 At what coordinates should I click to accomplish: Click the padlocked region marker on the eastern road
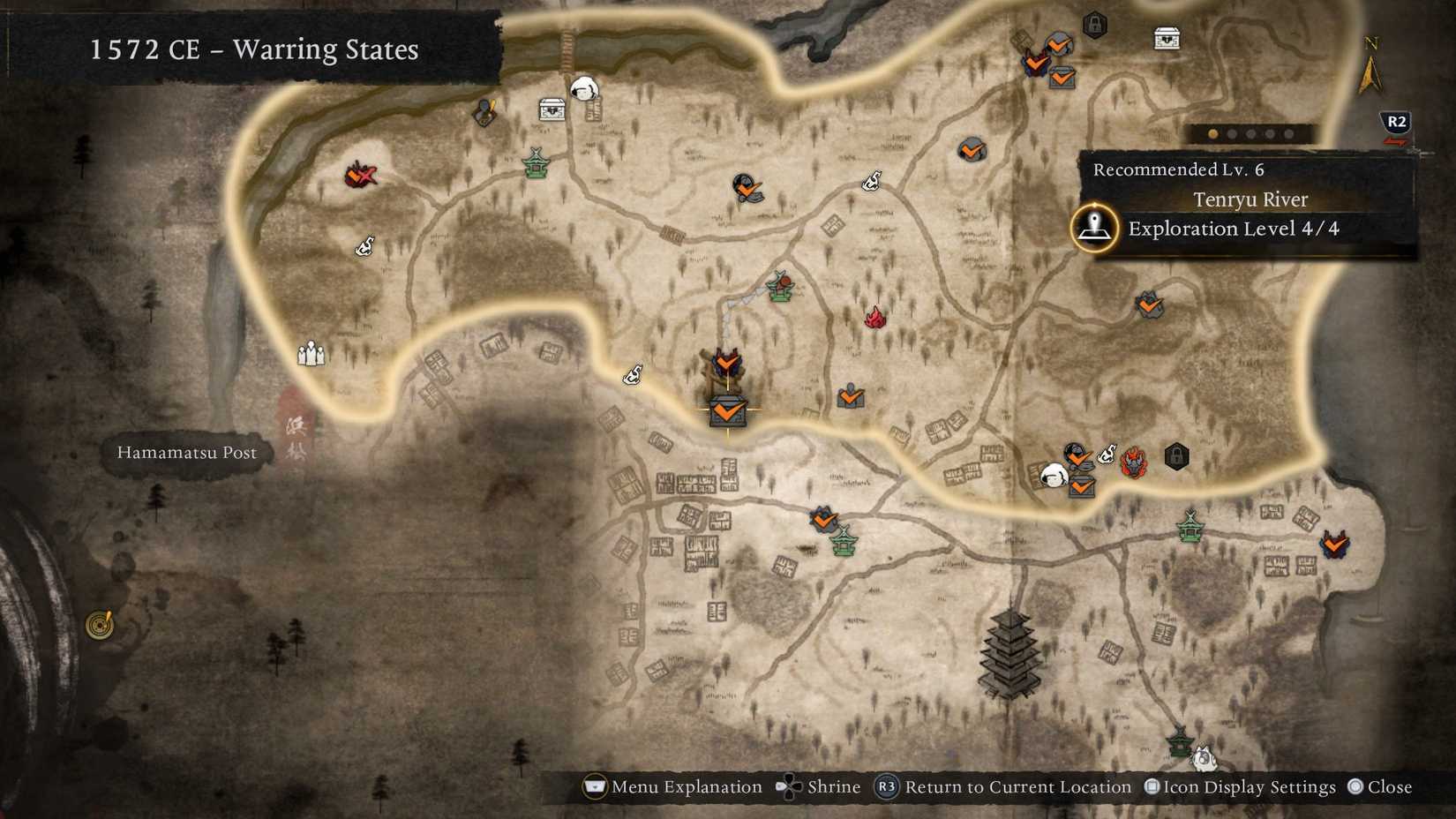click(x=1177, y=458)
